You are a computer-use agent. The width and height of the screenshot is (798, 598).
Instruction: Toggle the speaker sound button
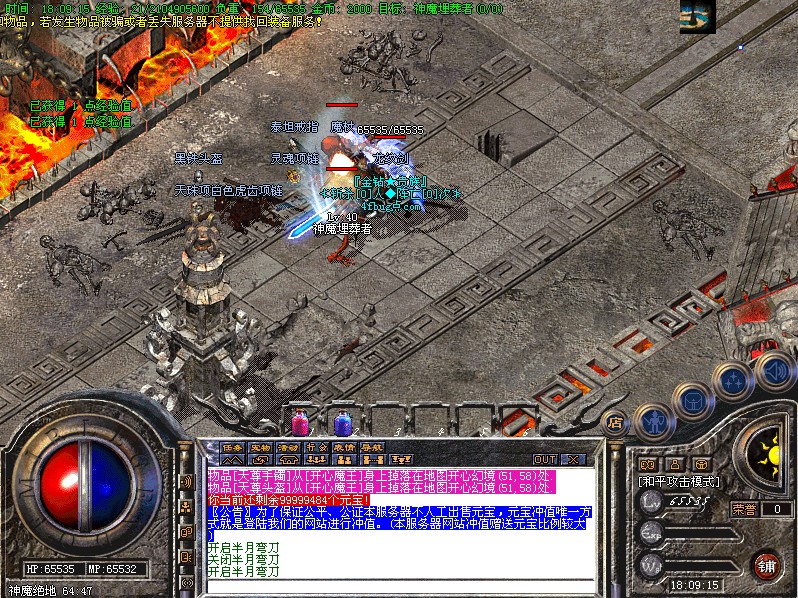pos(773,371)
